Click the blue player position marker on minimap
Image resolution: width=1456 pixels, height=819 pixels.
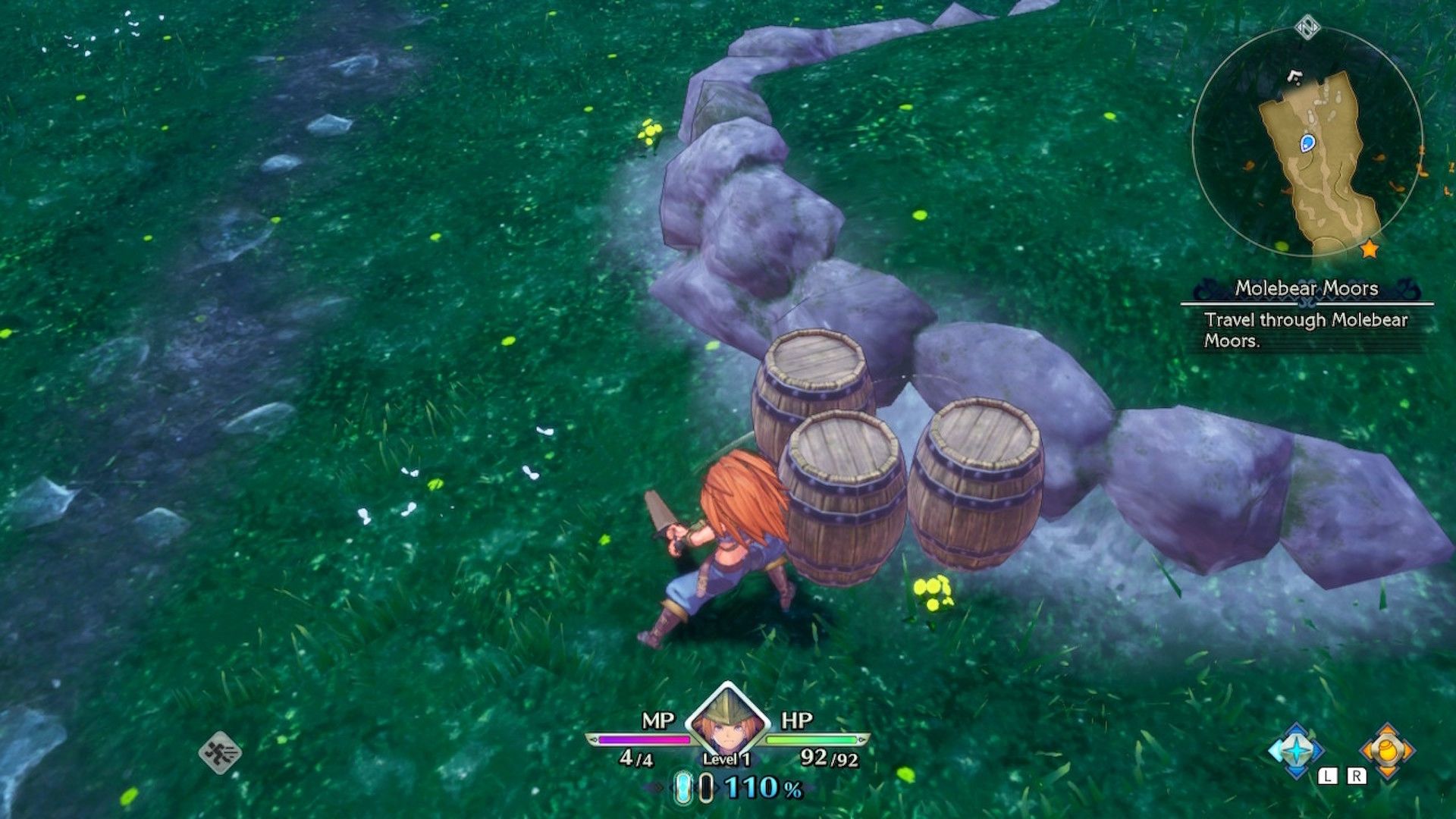[x=1307, y=143]
